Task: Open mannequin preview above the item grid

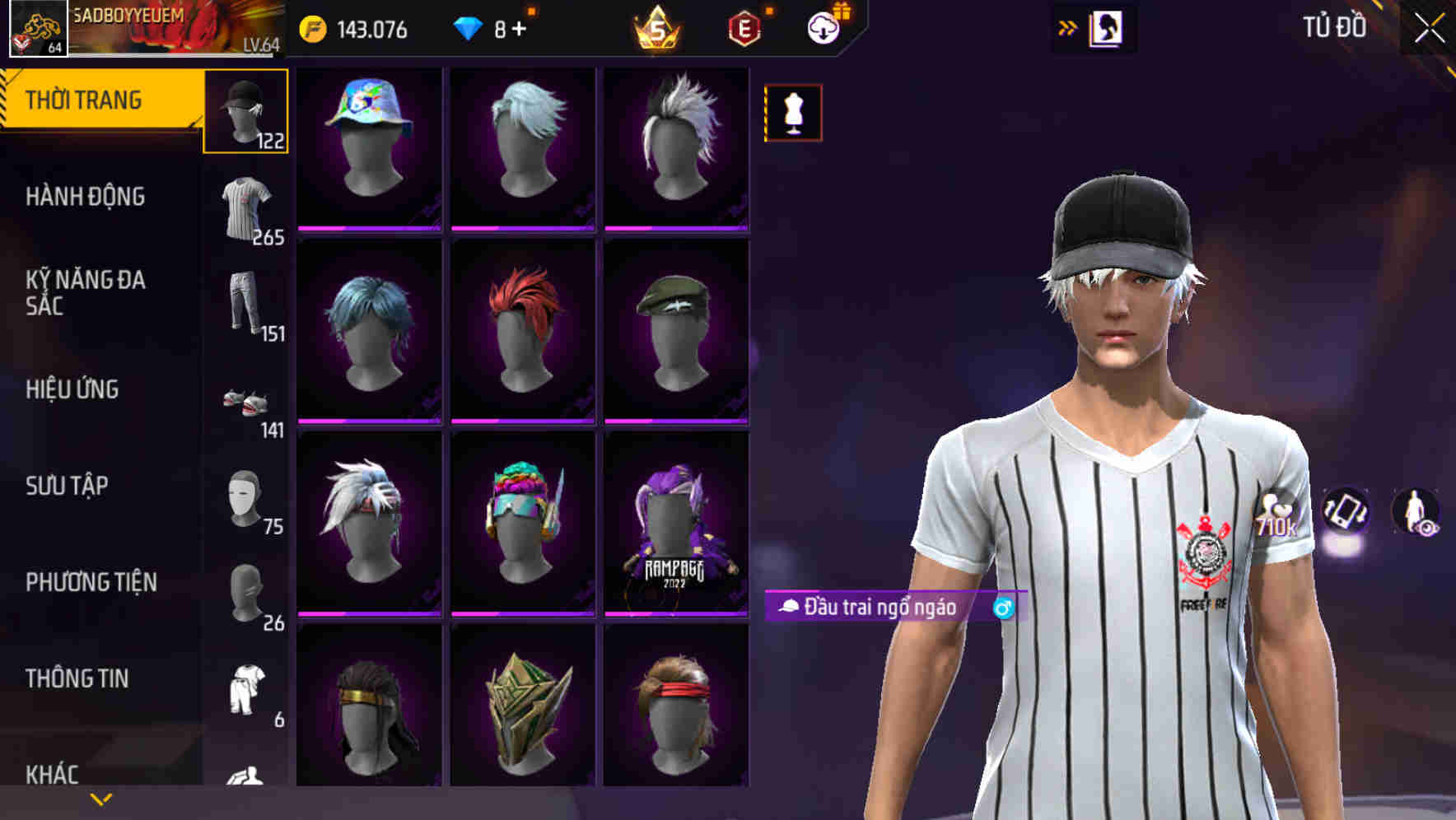Action: point(791,111)
